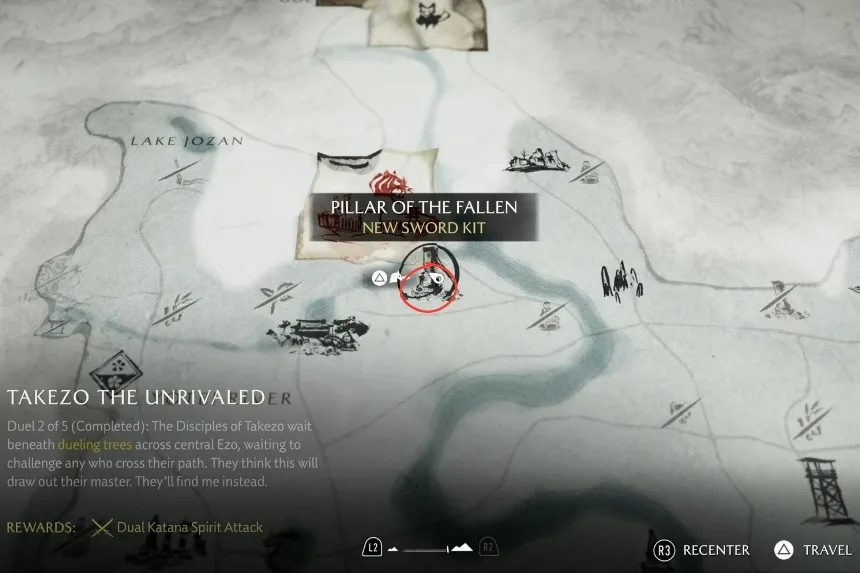Click the diamond flower crest map marker
The height and width of the screenshot is (573, 860).
116,372
